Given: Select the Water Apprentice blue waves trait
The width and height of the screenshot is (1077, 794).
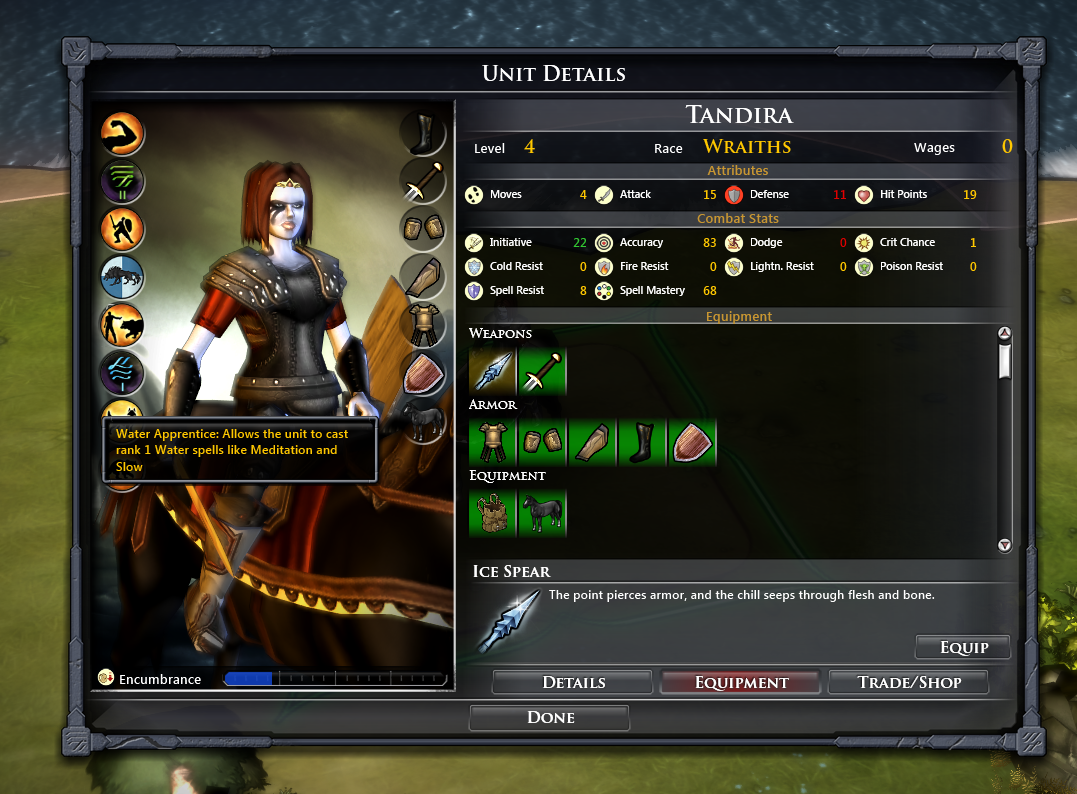Looking at the screenshot, I should [x=123, y=374].
